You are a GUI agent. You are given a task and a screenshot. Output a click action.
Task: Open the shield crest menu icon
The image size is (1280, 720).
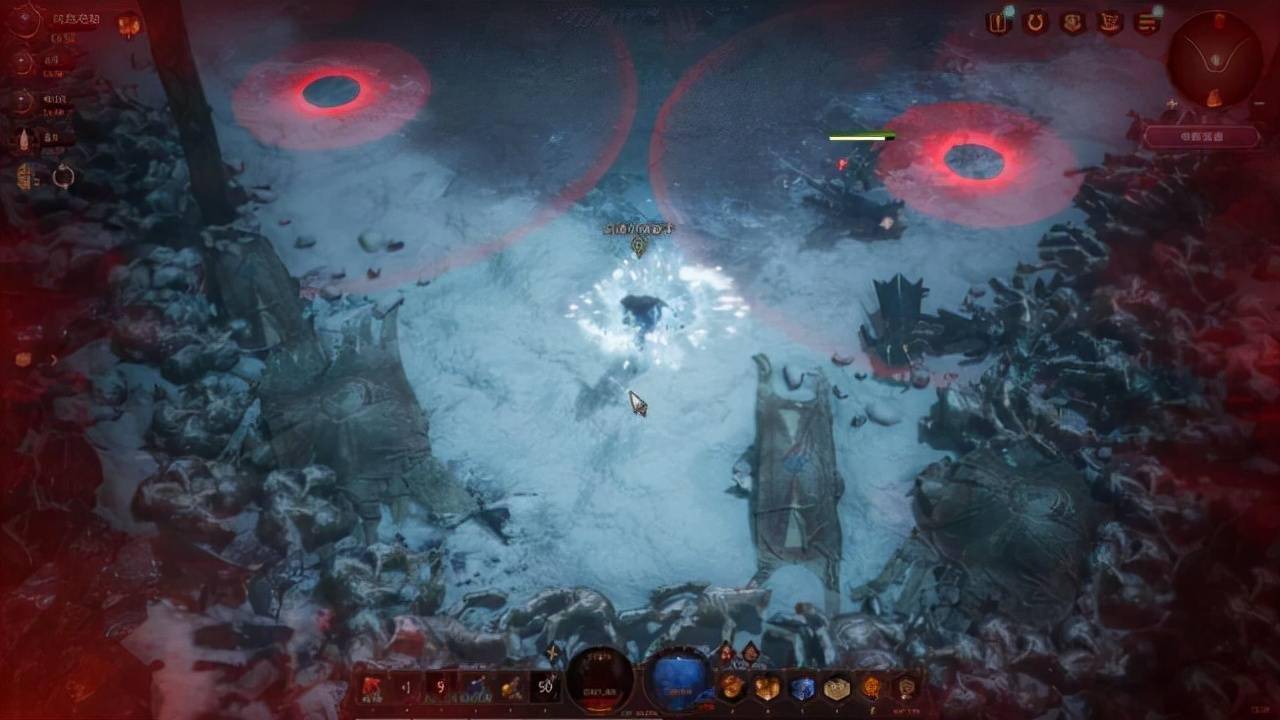coord(1072,23)
